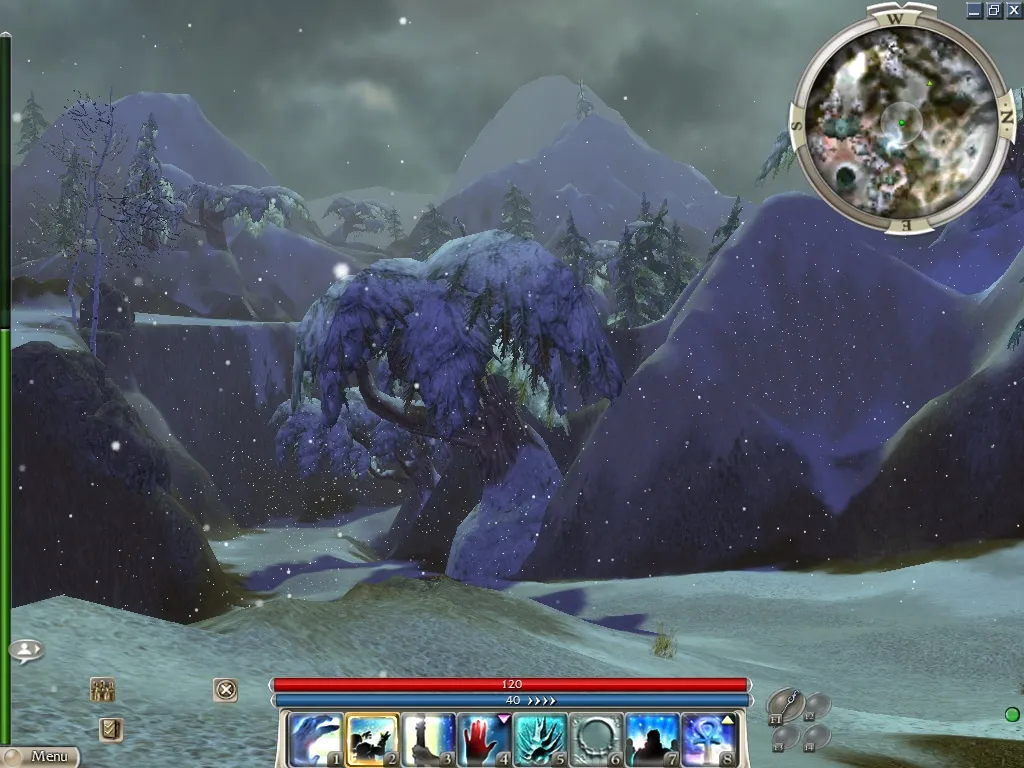This screenshot has height=768, width=1024.
Task: Select the staff weapon set F1
Action: (x=786, y=705)
